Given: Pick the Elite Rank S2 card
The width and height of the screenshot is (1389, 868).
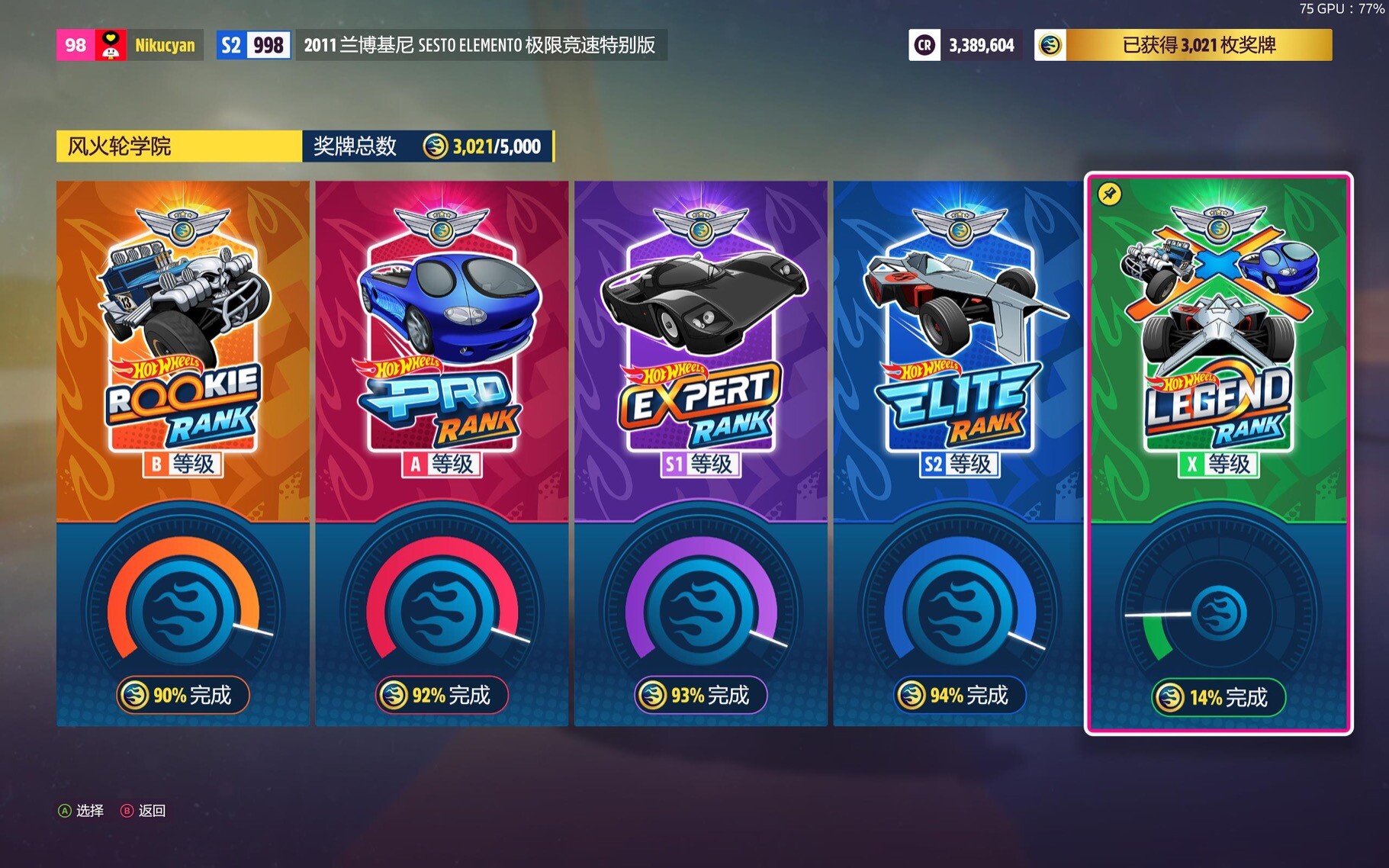Looking at the screenshot, I should click(959, 453).
